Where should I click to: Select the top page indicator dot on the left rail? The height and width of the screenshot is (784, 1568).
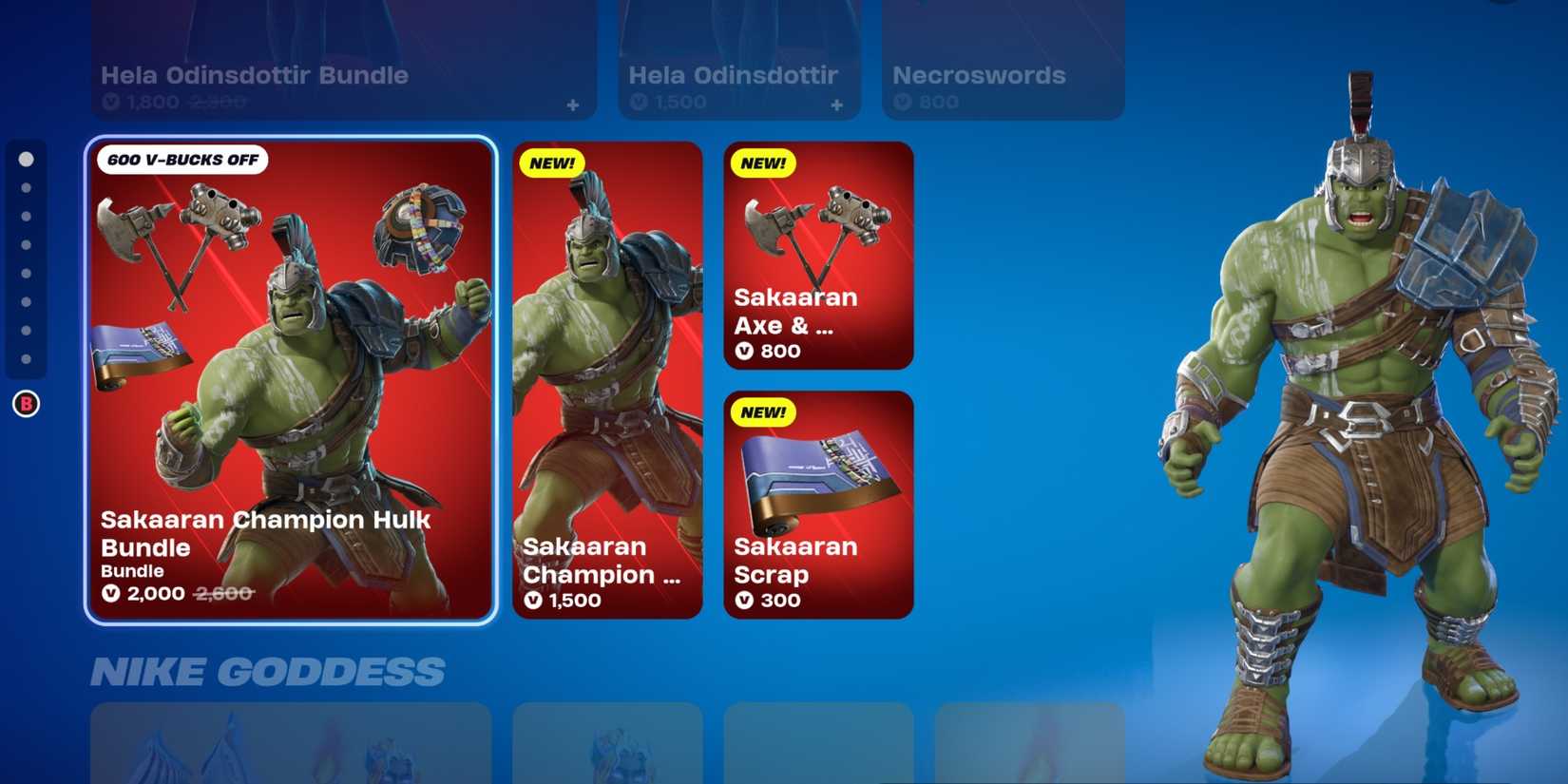click(x=25, y=159)
